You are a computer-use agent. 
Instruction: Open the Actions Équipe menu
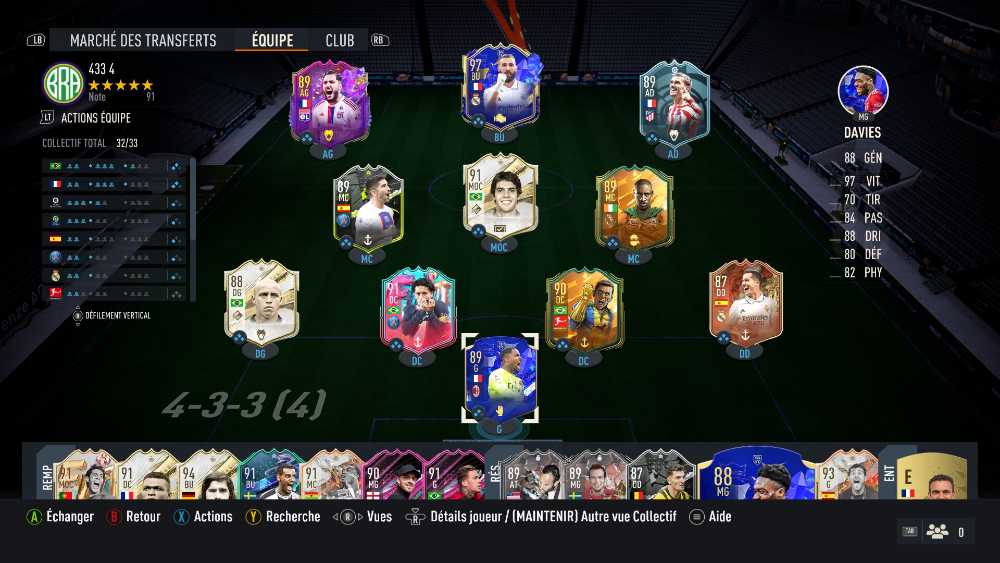click(x=94, y=117)
